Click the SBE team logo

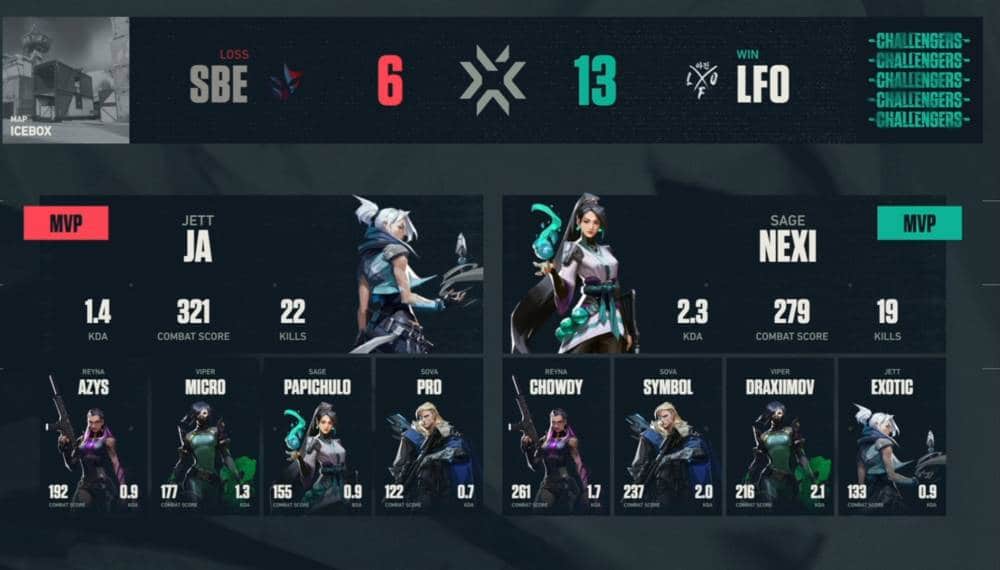tap(287, 82)
